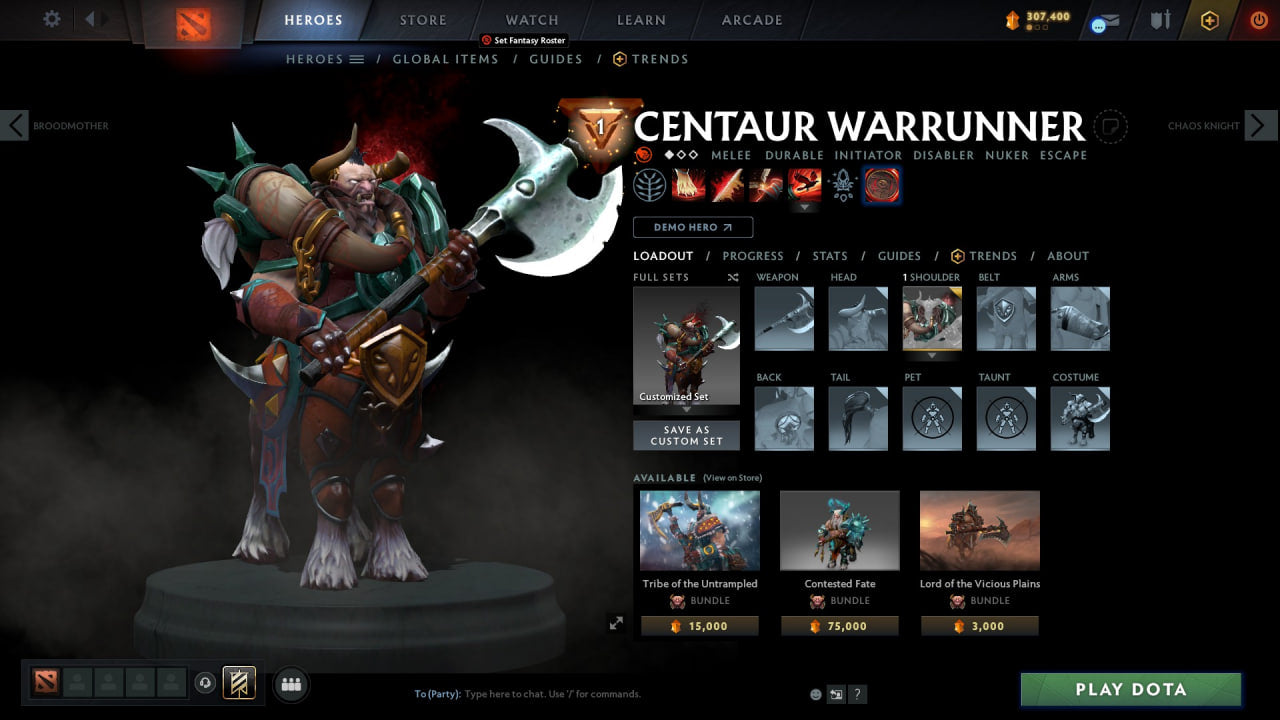Expand the Shoulder slot dropdown arrow
Image resolution: width=1280 pixels, height=720 pixels.
click(932, 355)
